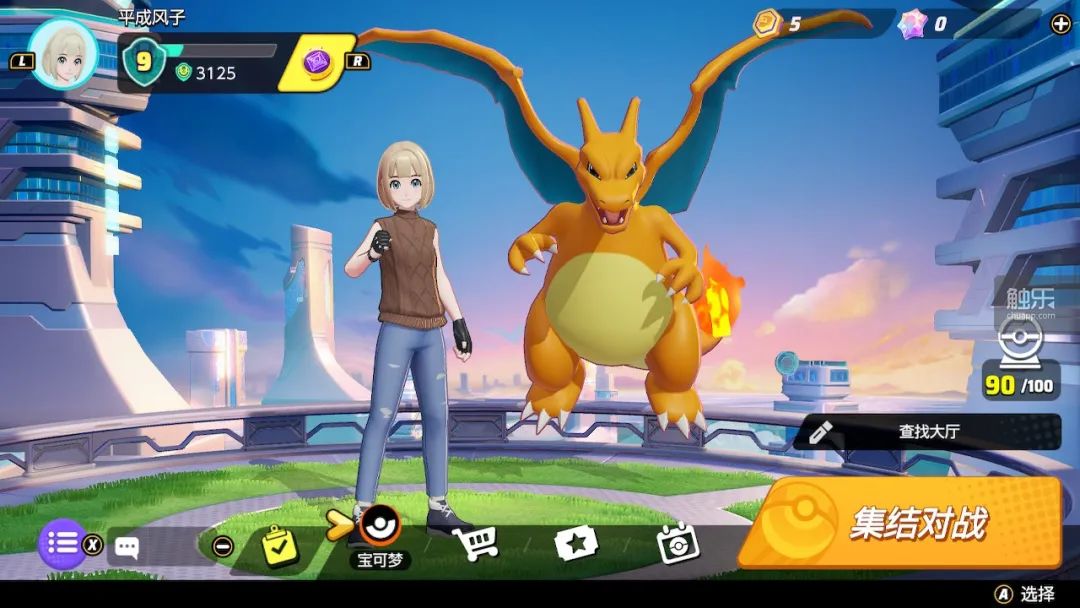The width and height of the screenshot is (1080, 608).
Task: Open the star ticket icon
Action: tap(576, 543)
